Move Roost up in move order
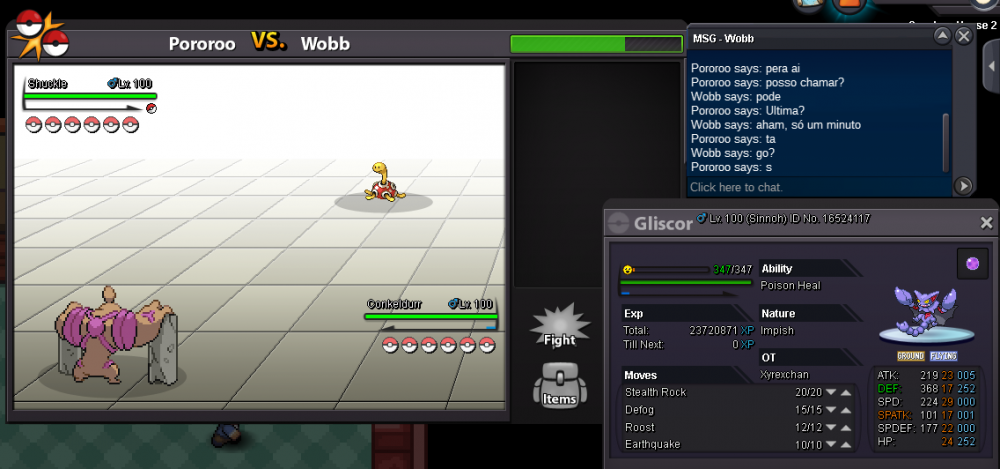Viewport: 1000px width, 469px height. pyautogui.click(x=846, y=427)
